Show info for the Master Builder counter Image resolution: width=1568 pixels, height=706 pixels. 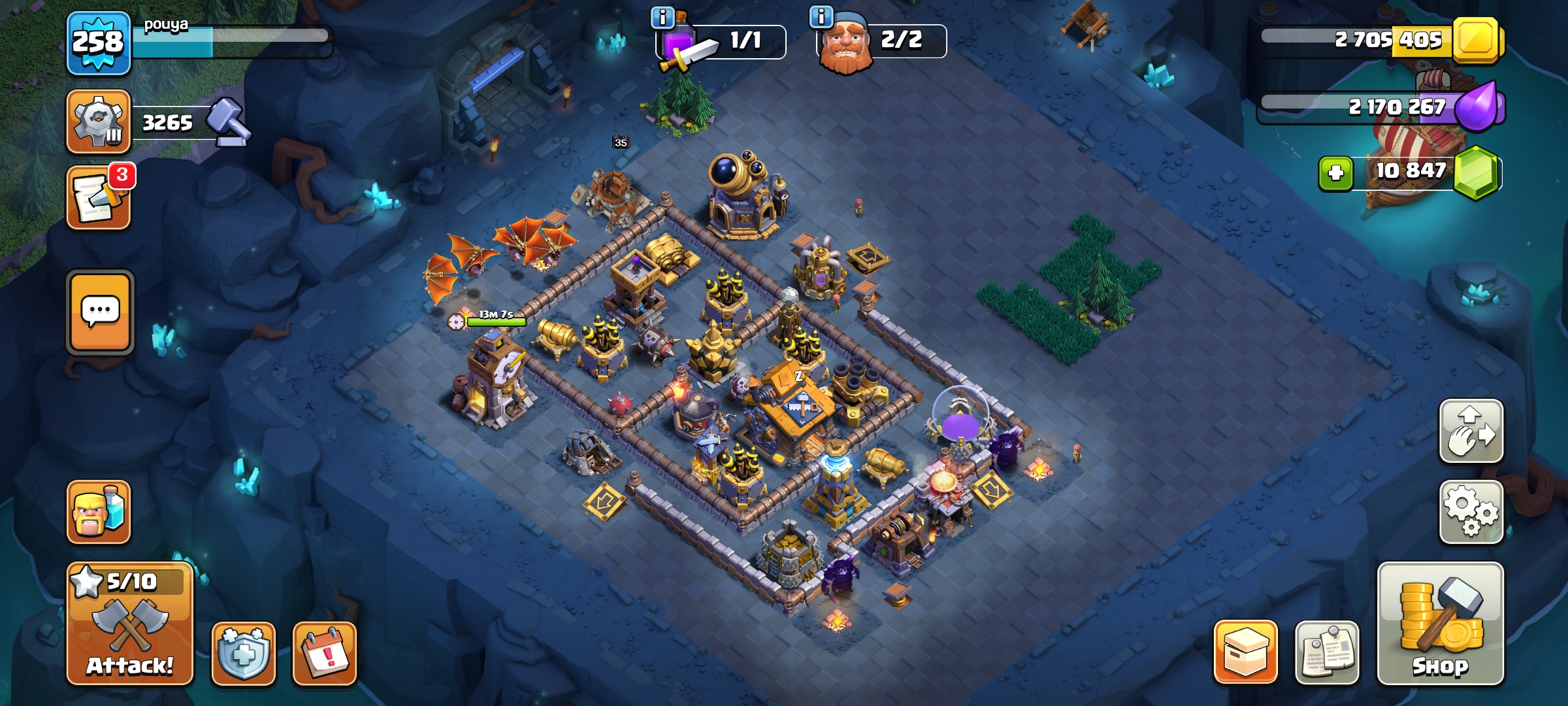click(x=821, y=16)
